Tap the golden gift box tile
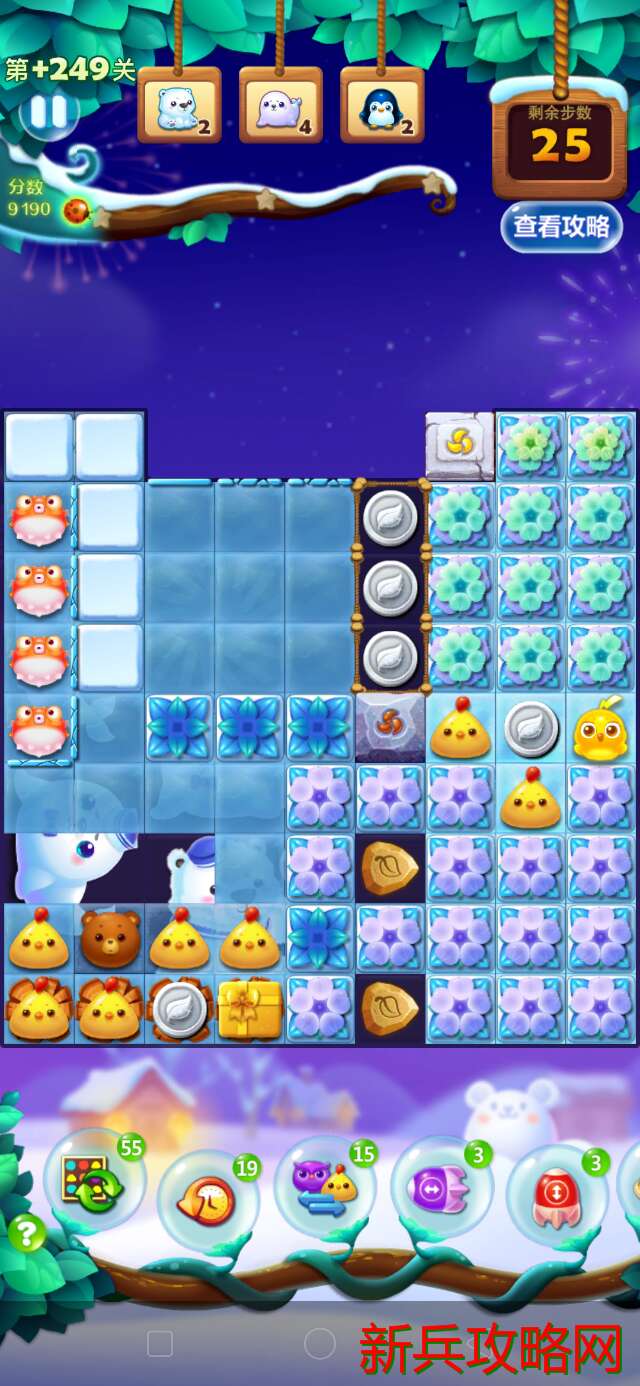Viewport: 640px width, 1386px height. pyautogui.click(x=250, y=1008)
